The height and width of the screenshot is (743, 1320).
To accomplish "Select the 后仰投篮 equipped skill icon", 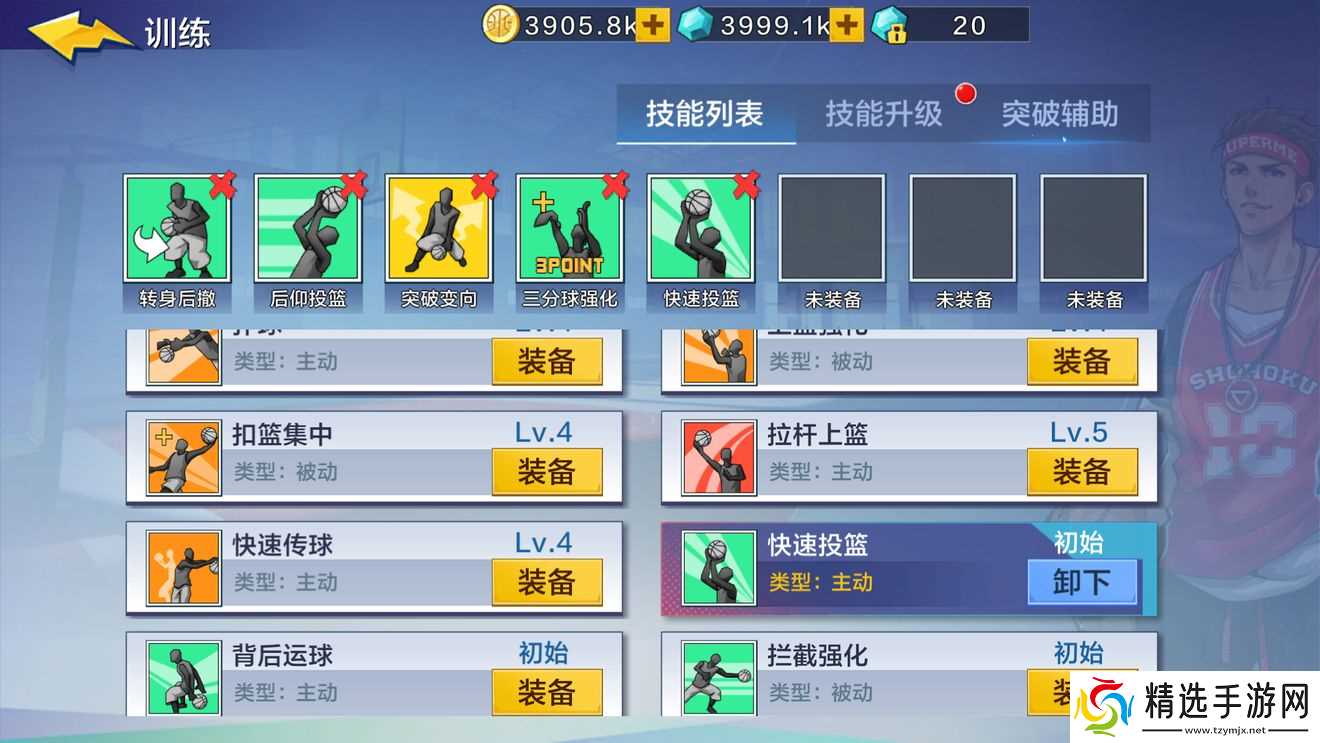I will point(308,232).
